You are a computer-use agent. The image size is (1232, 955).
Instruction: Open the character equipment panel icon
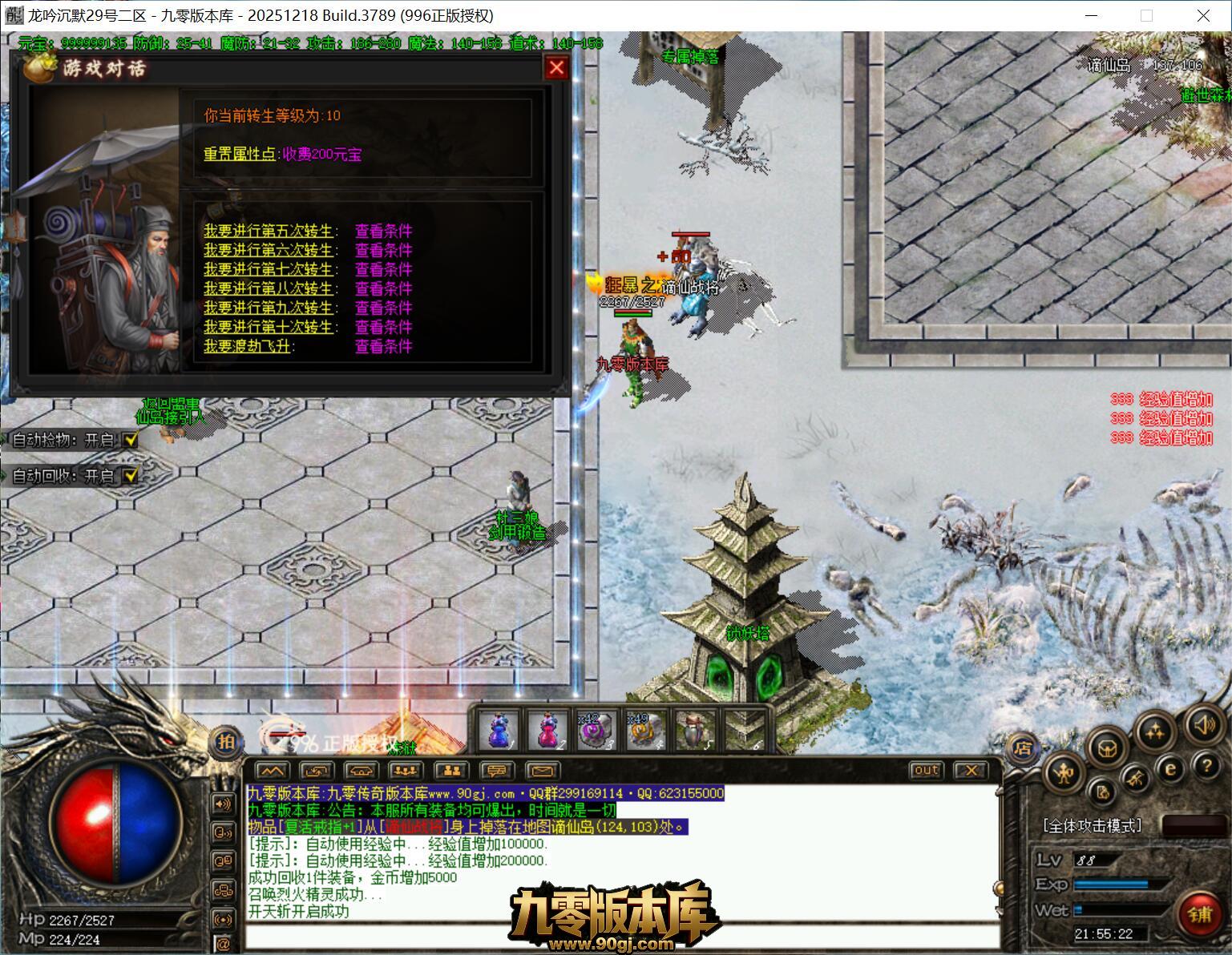click(x=1064, y=773)
